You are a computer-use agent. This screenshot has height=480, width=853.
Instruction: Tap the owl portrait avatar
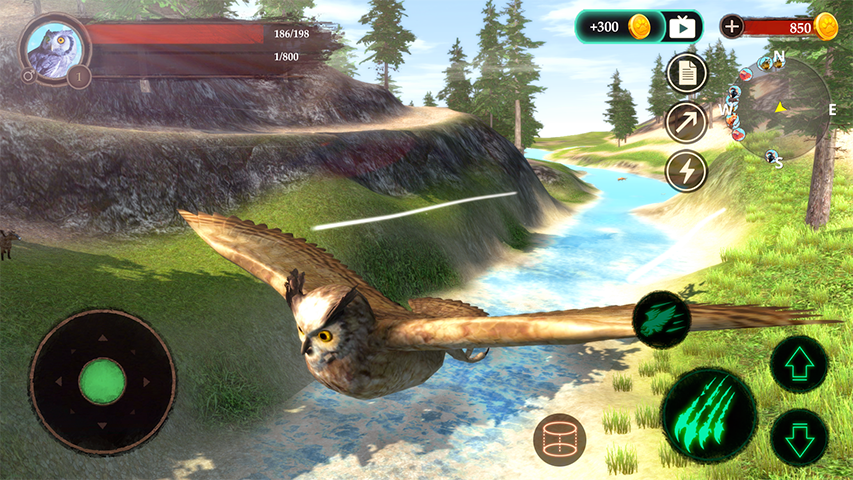(50, 47)
